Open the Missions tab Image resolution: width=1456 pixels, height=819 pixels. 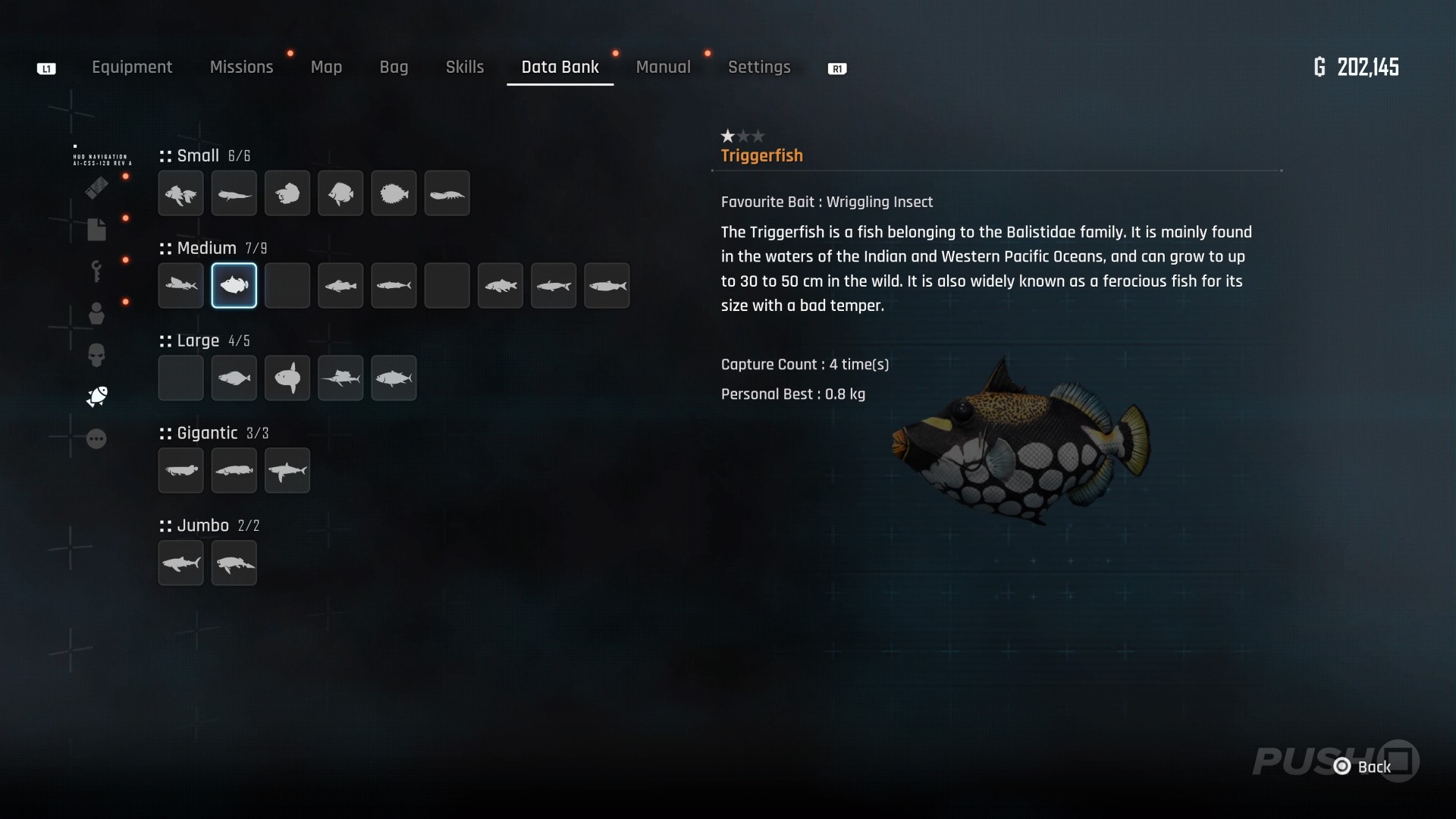click(241, 67)
